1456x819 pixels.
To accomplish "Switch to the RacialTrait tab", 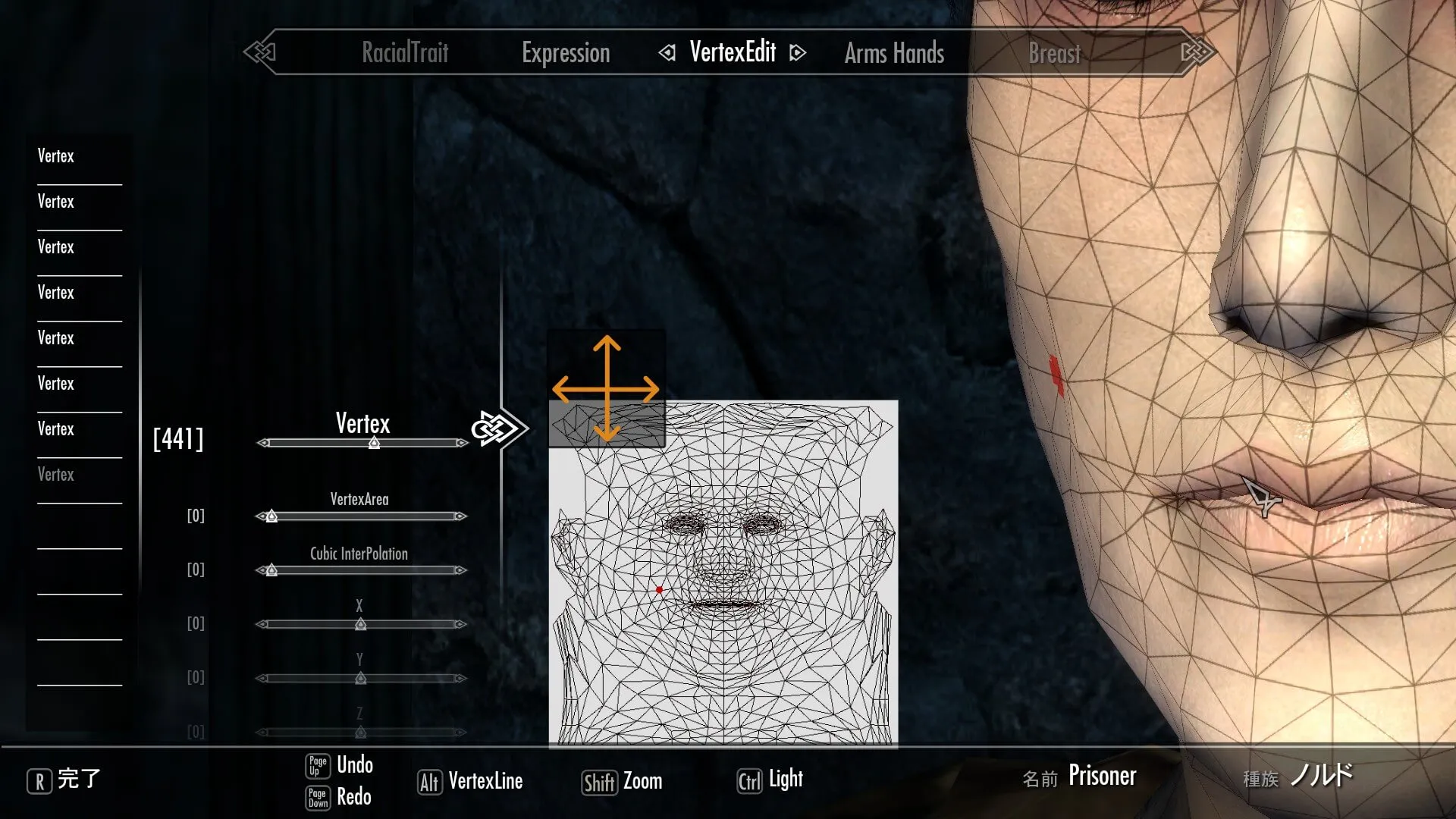I will pyautogui.click(x=405, y=53).
